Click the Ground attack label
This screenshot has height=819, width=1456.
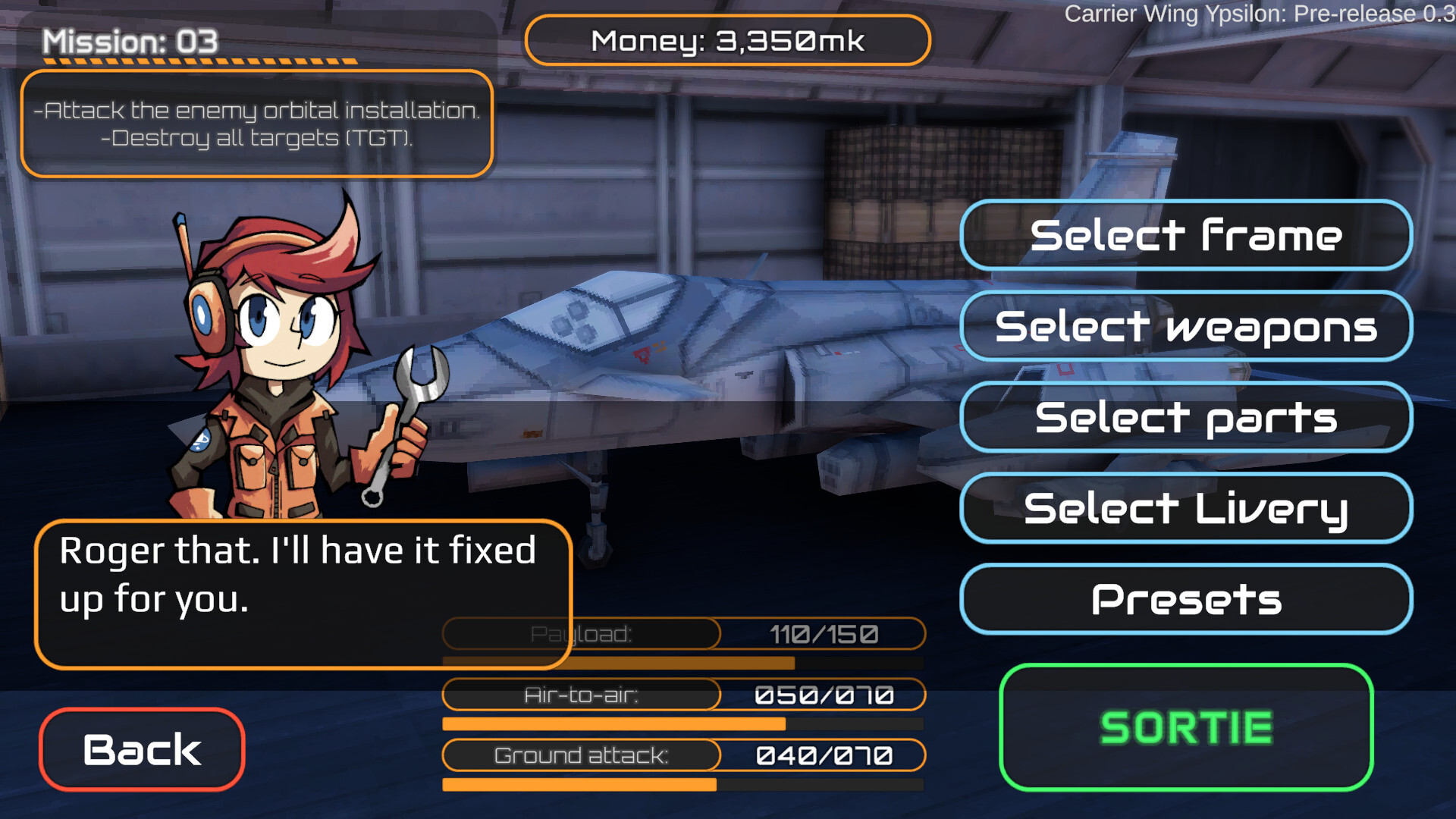tap(581, 755)
